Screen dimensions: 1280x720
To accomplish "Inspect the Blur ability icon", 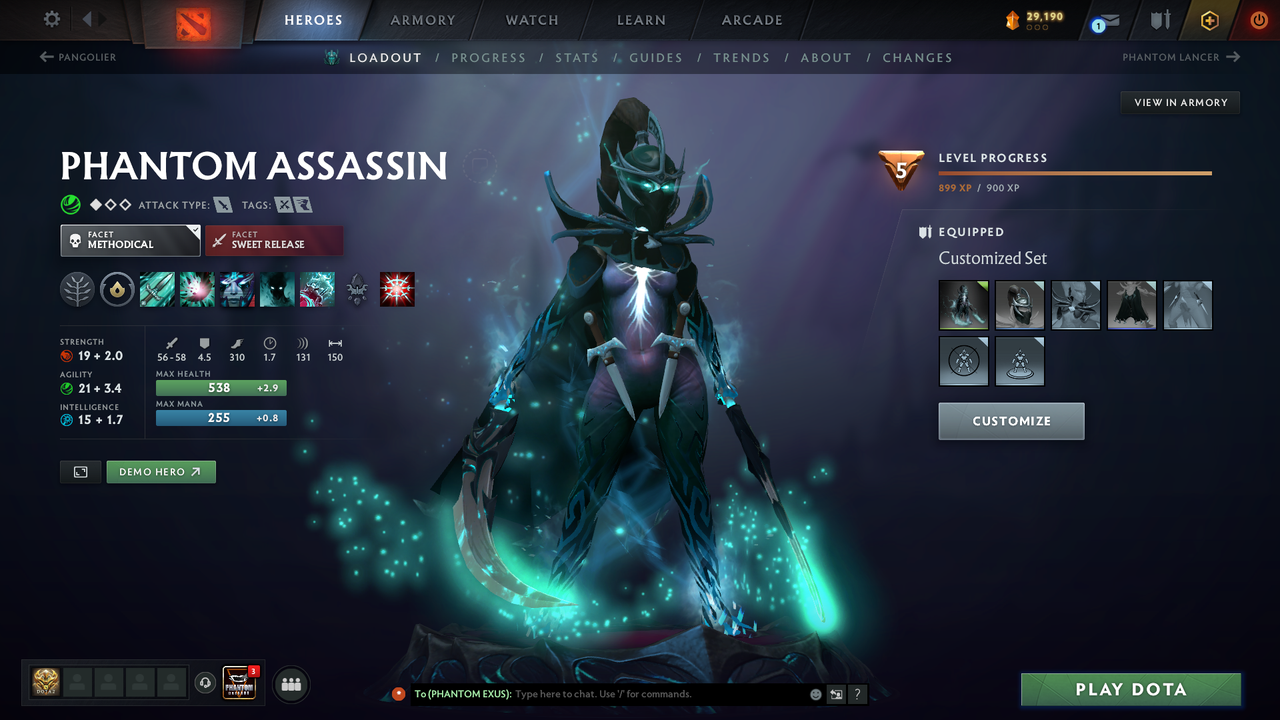I will [276, 289].
